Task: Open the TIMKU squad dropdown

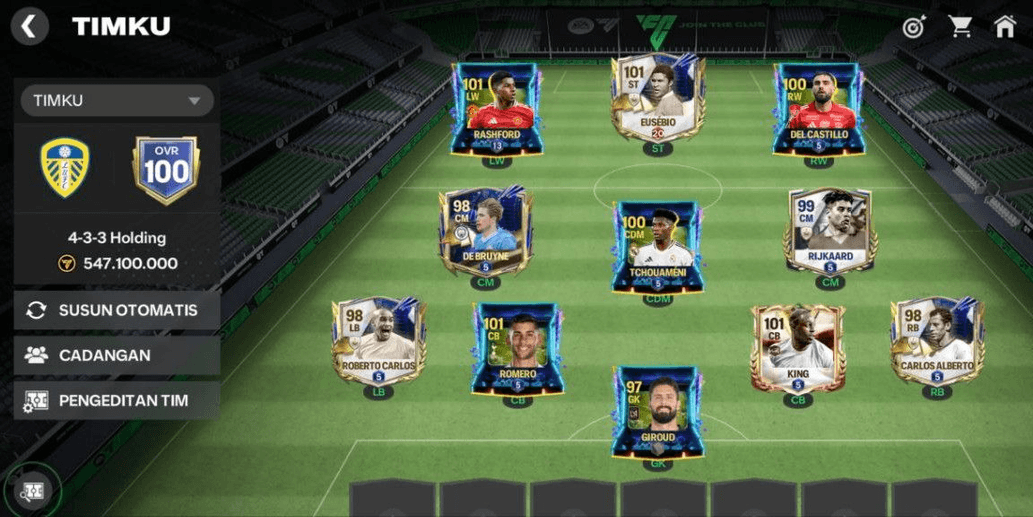Action: [117, 101]
